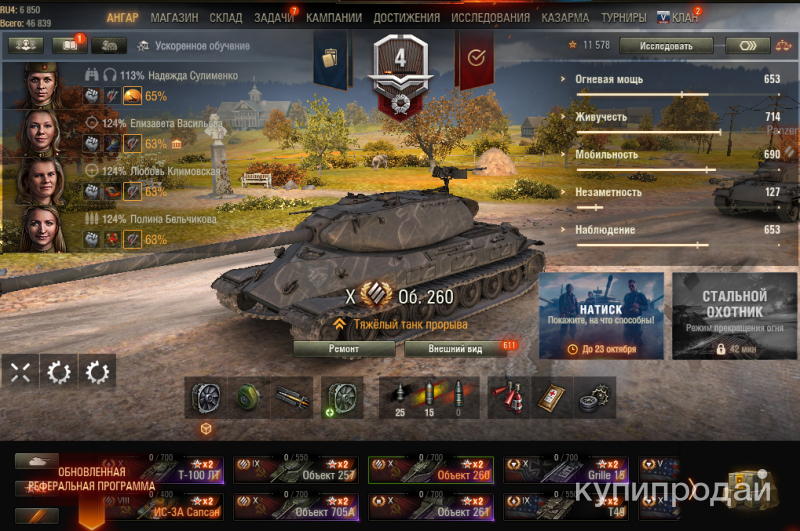Select crew member Полина Бельчикова

pos(172,218)
